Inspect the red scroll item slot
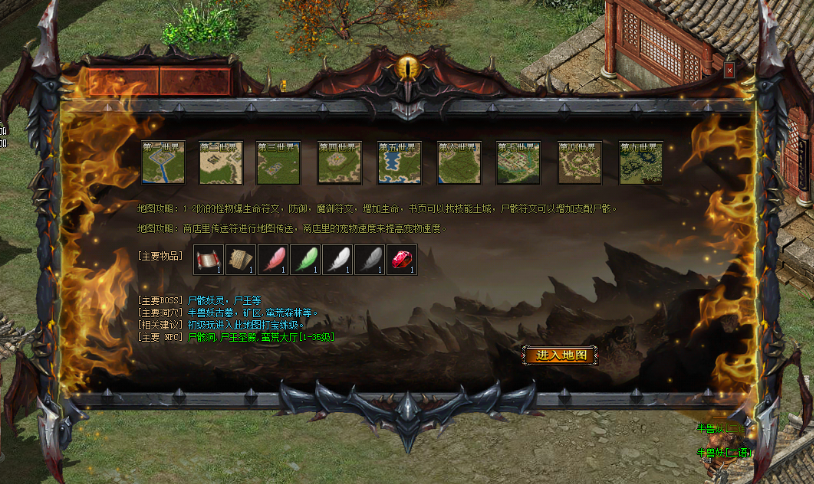This screenshot has height=484, width=814. pos(208,259)
